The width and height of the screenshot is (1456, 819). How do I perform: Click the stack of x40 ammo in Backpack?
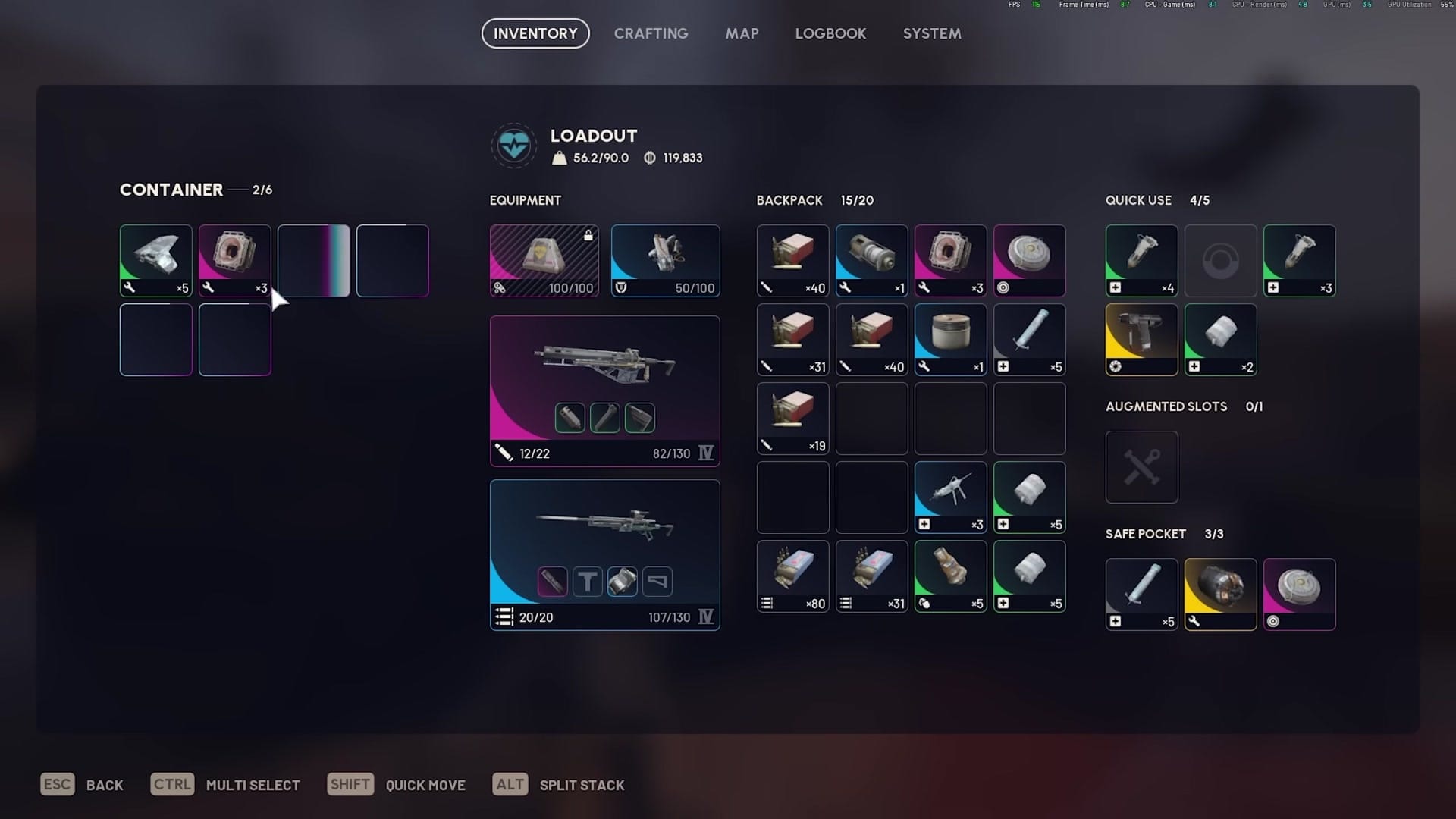tap(792, 260)
